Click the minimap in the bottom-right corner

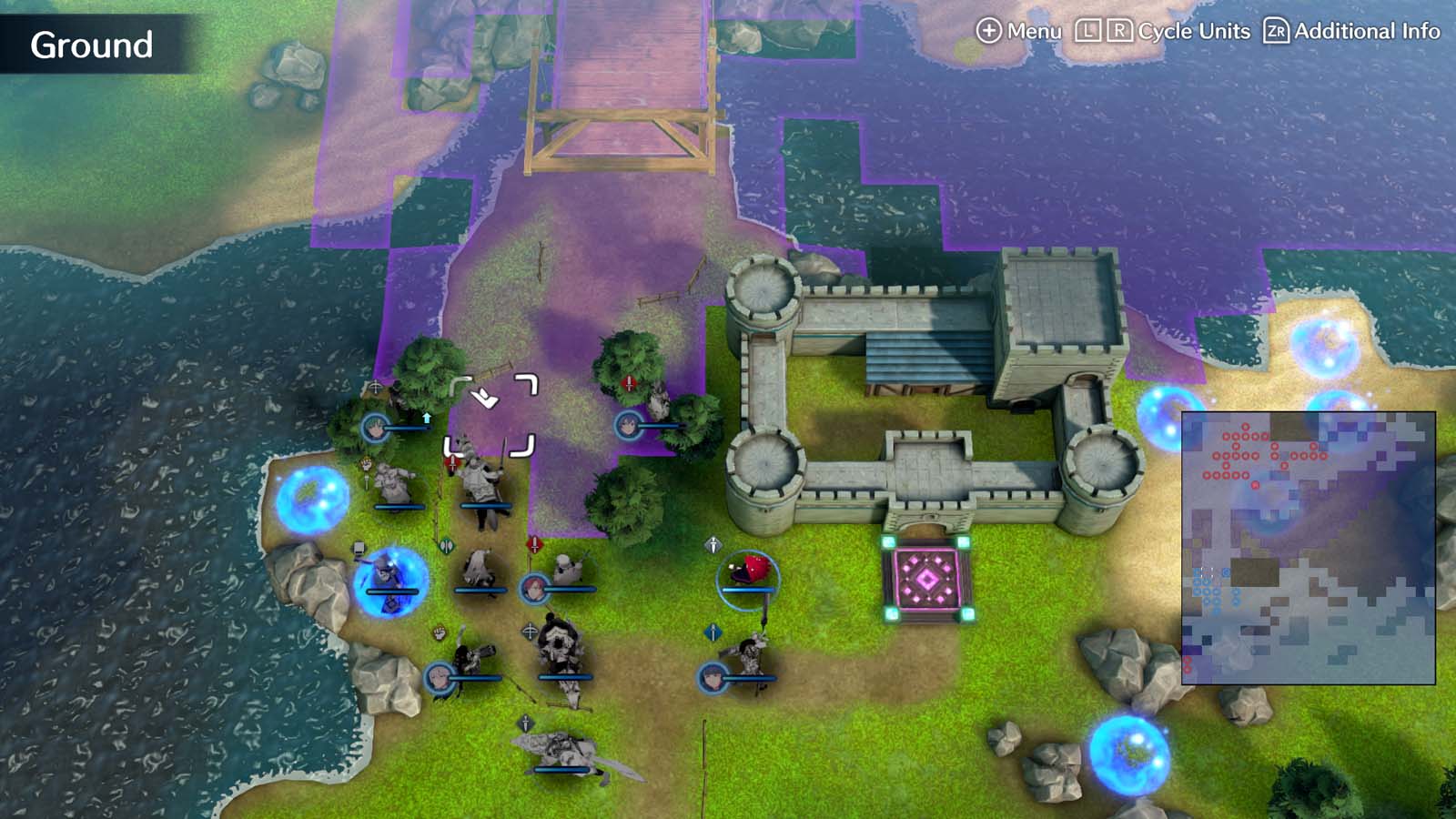point(1310,546)
